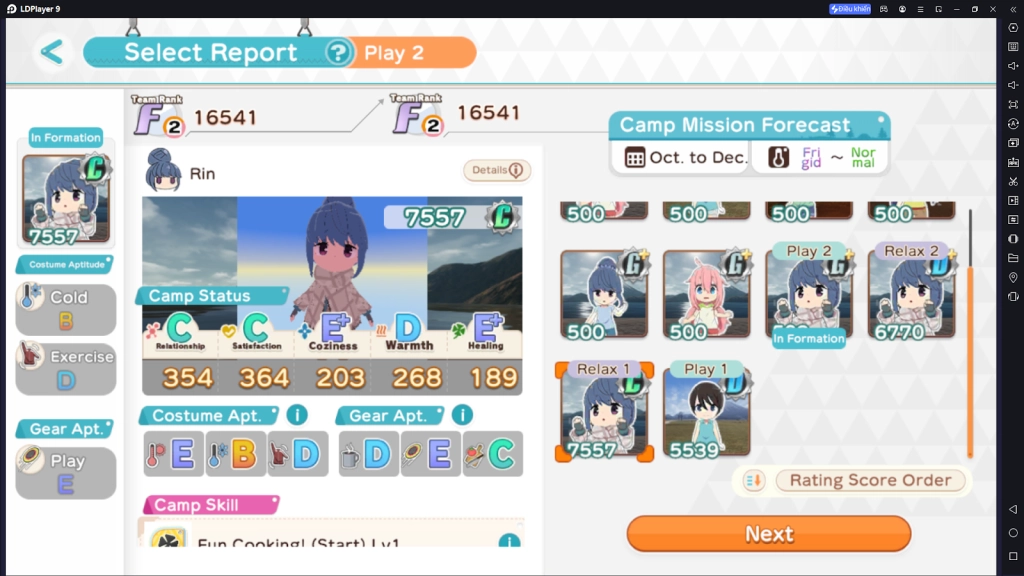Choose the Play 1 report card
Viewport: 1024px width, 576px height.
(x=706, y=412)
